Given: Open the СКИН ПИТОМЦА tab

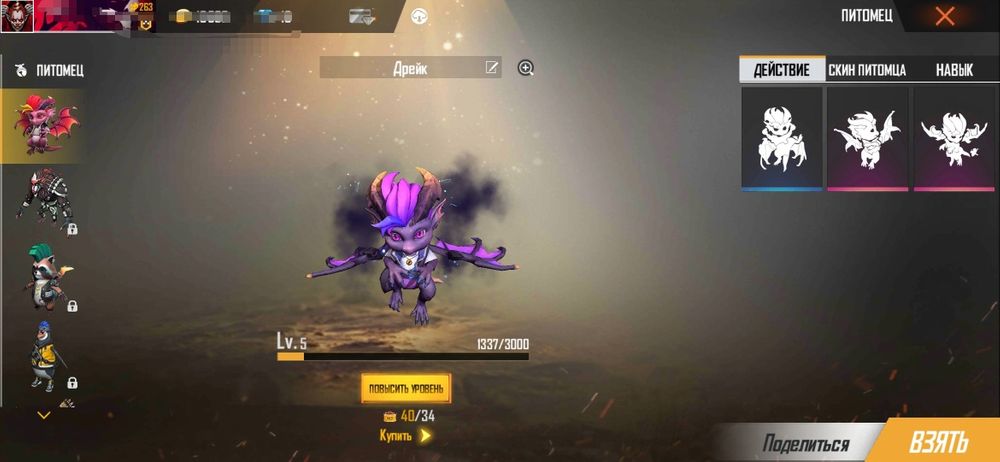Looking at the screenshot, I should click(x=867, y=70).
